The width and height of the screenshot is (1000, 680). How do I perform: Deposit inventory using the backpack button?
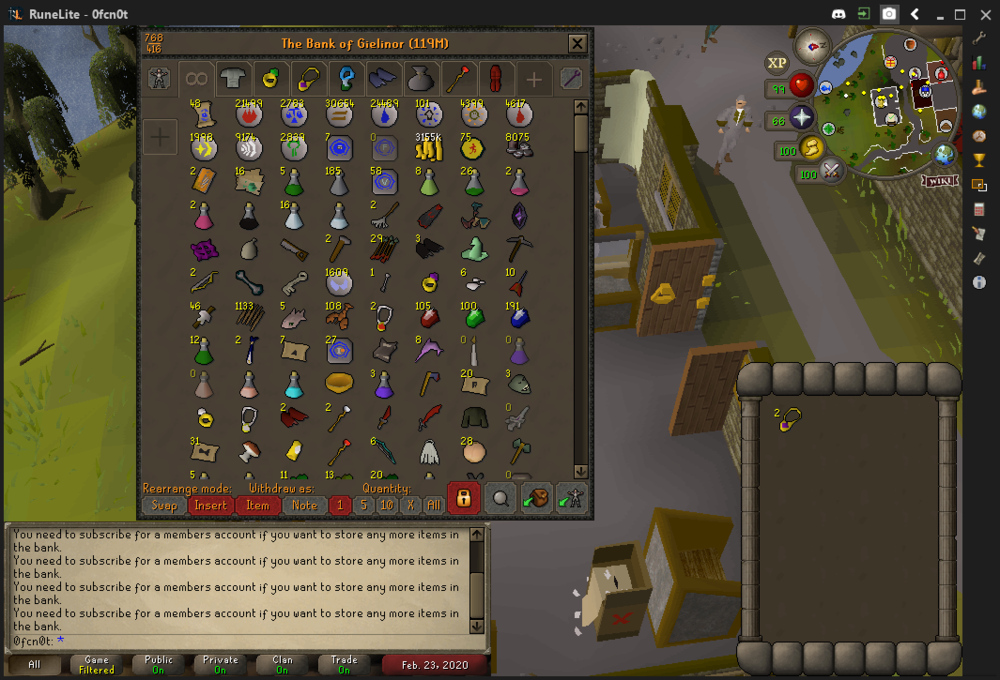(536, 497)
